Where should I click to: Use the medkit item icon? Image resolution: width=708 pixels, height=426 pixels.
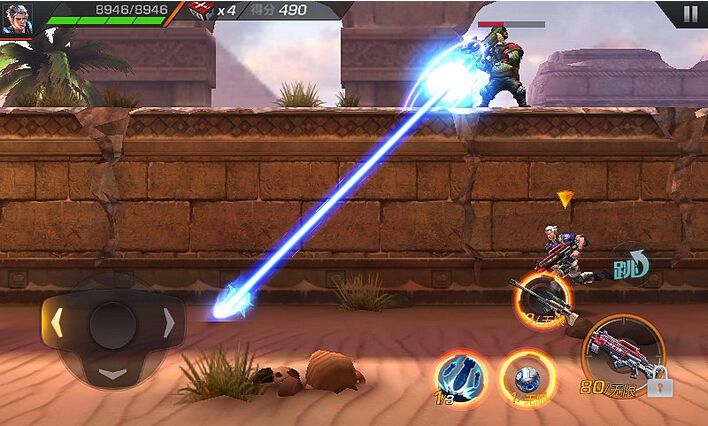(201, 12)
